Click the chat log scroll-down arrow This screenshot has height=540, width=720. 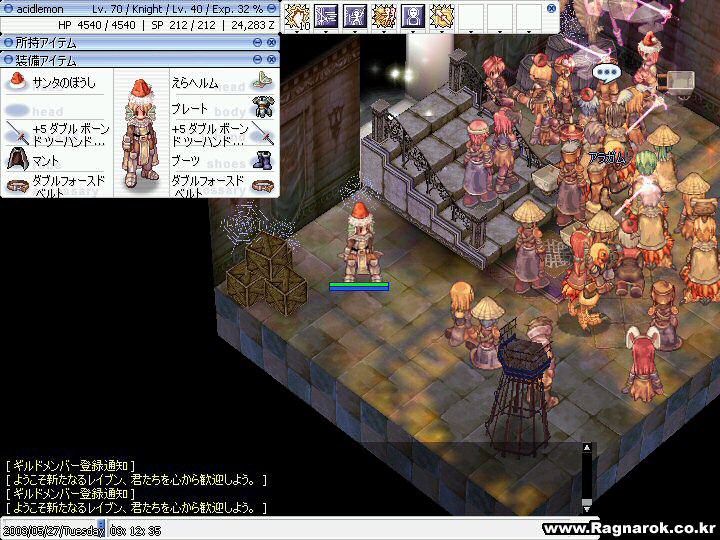pos(587,506)
